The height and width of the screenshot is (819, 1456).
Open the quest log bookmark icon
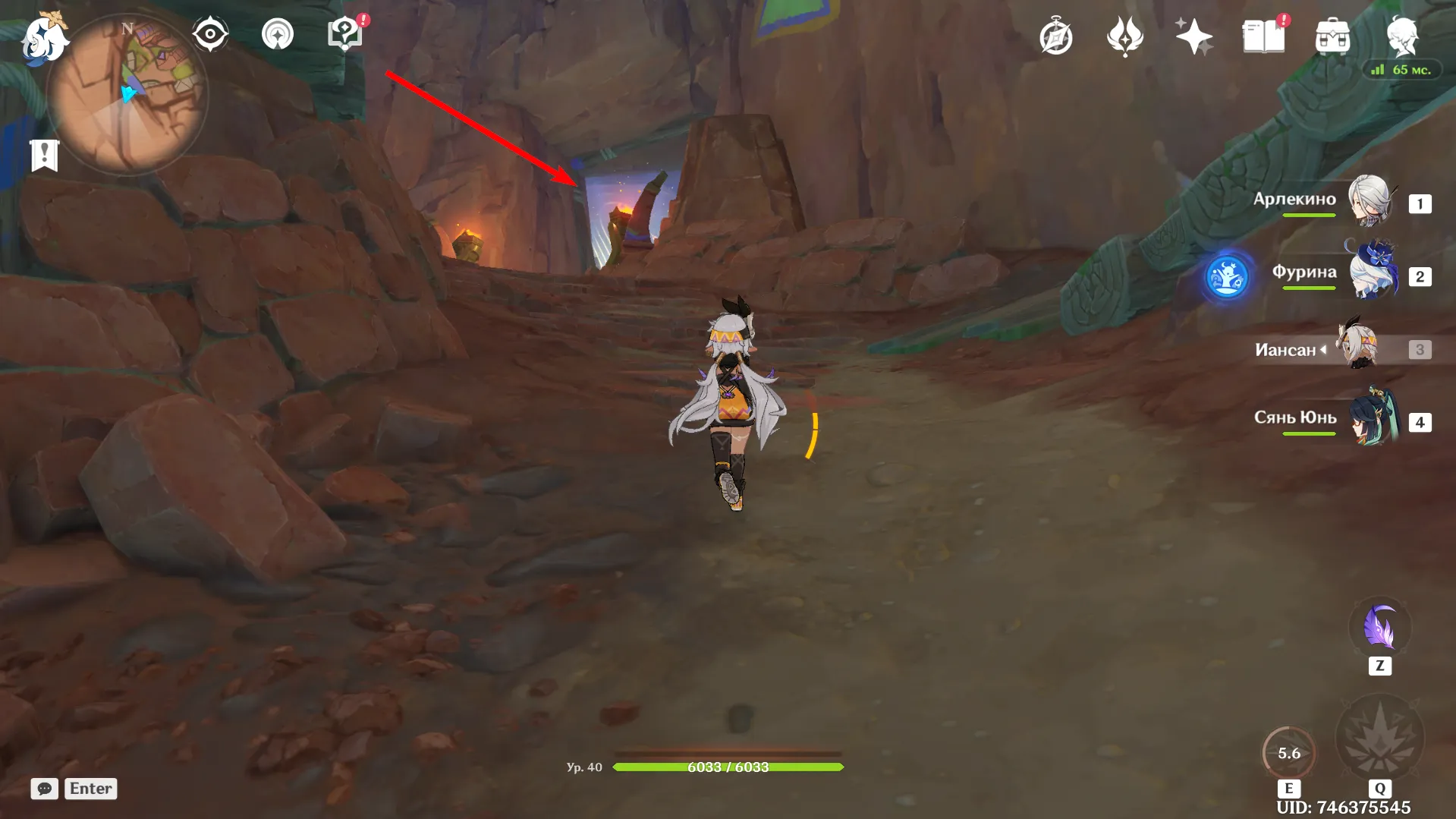(45, 156)
